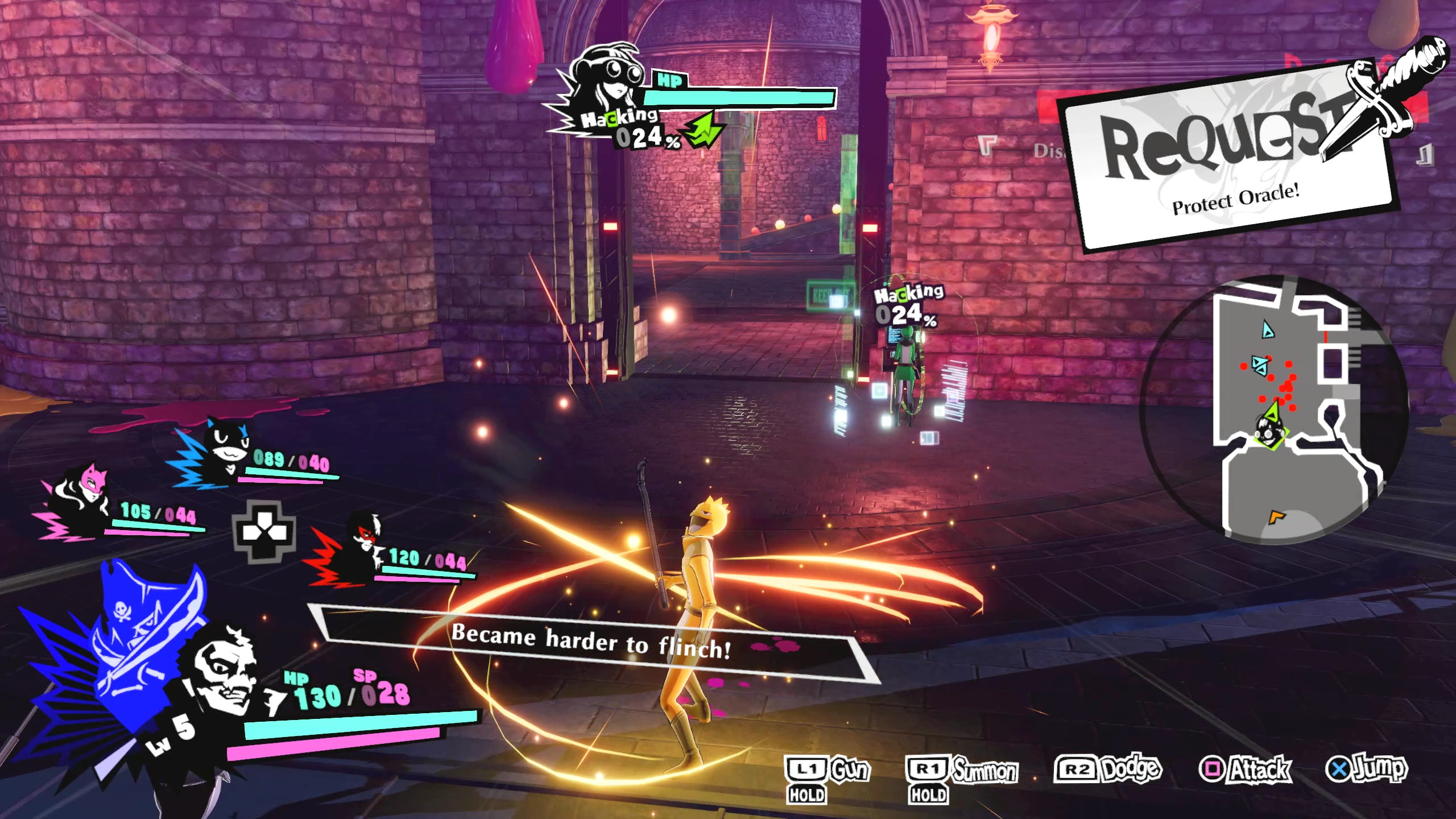
Task: Toggle the L1 Gun hold control
Action: 828,771
